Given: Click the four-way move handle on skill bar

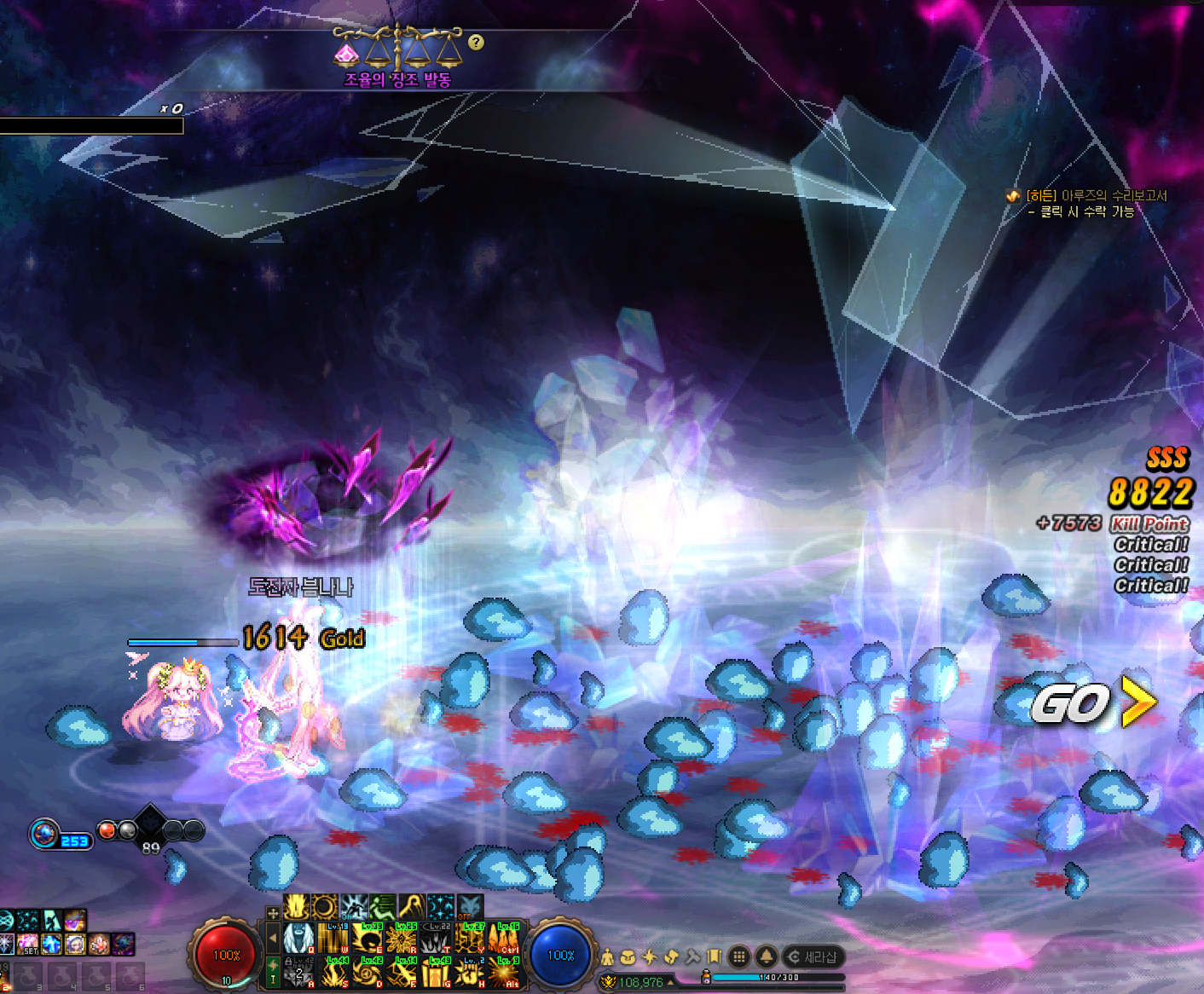Looking at the screenshot, I should (273, 912).
